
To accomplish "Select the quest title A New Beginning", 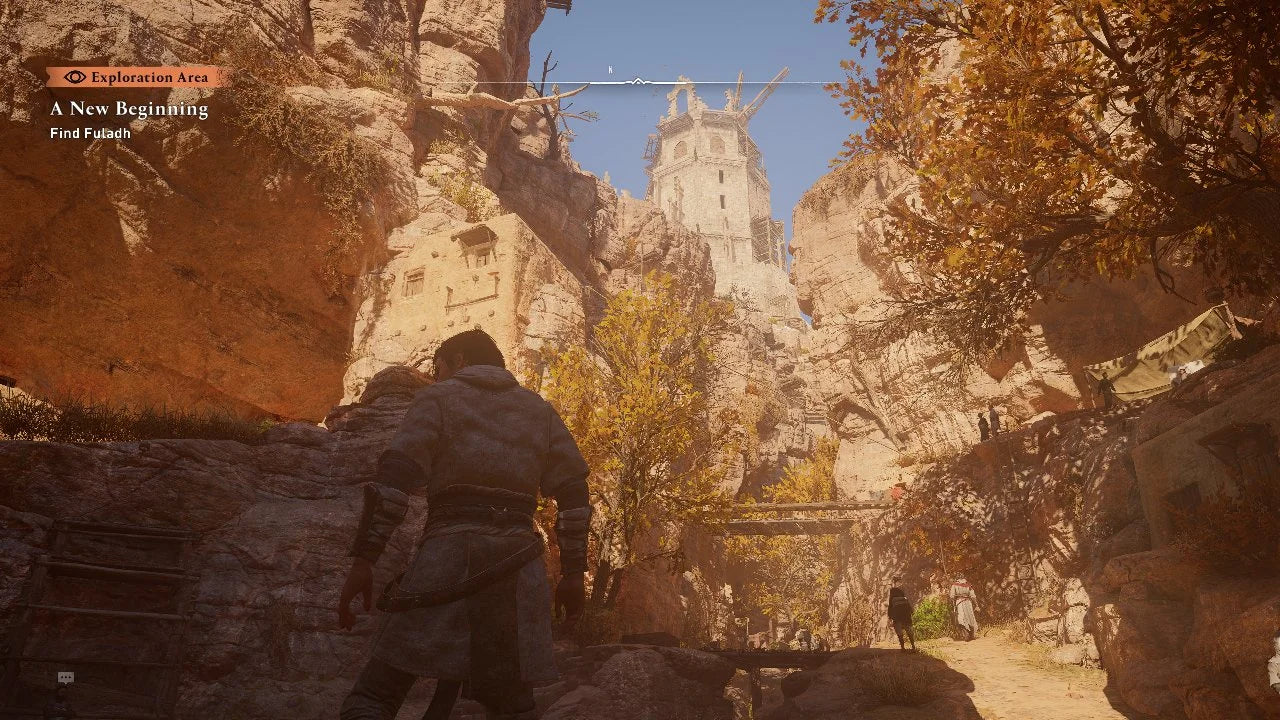I will [x=129, y=108].
